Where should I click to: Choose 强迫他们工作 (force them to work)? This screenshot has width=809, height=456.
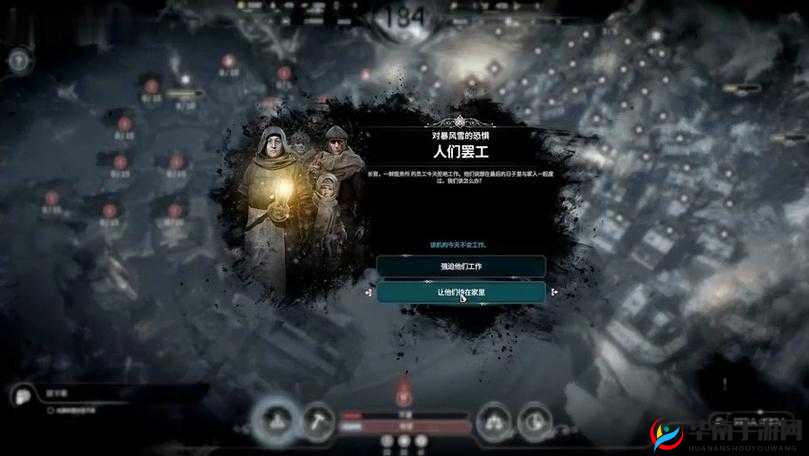(461, 266)
